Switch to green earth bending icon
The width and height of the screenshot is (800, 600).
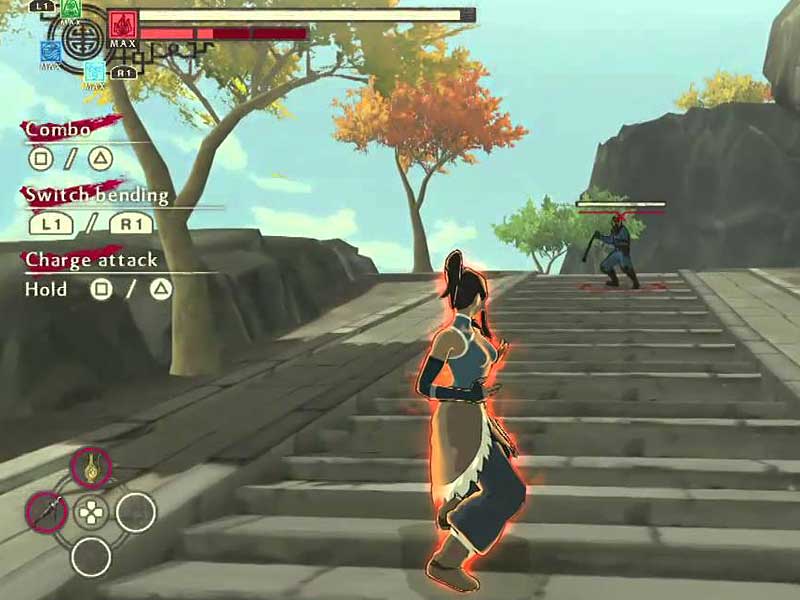point(70,8)
